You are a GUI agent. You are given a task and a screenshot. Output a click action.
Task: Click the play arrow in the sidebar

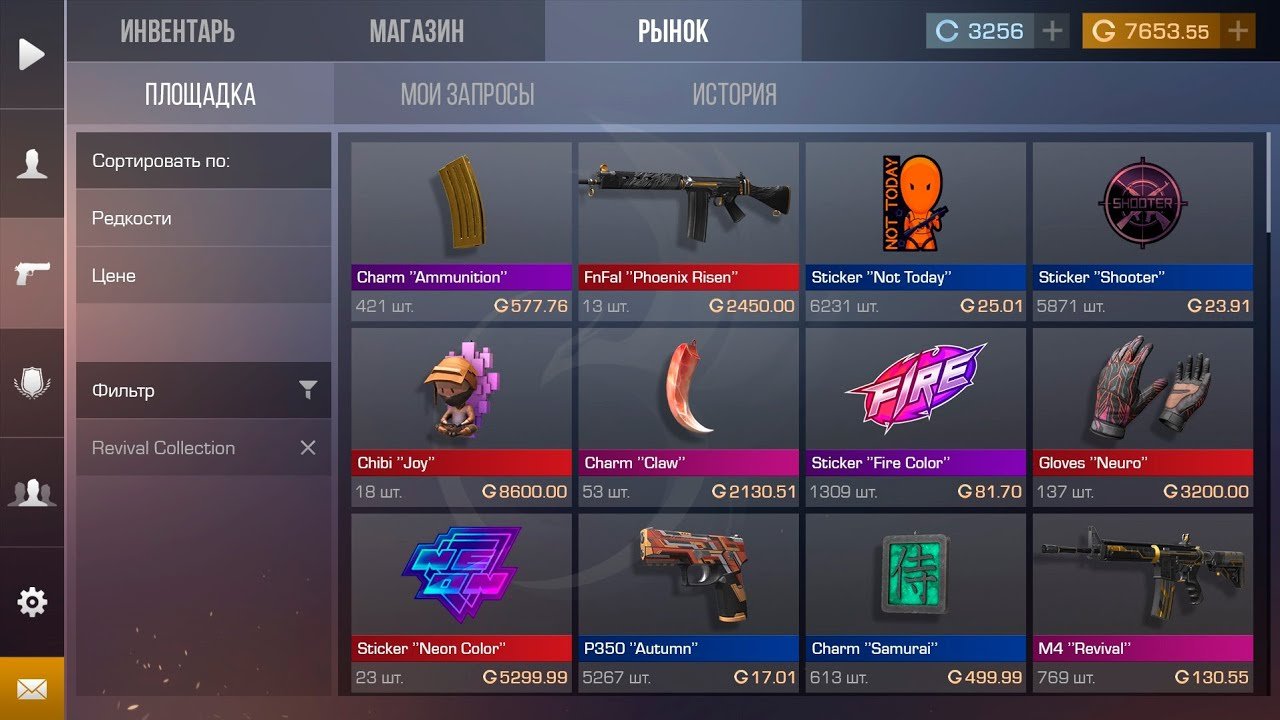pyautogui.click(x=32, y=54)
